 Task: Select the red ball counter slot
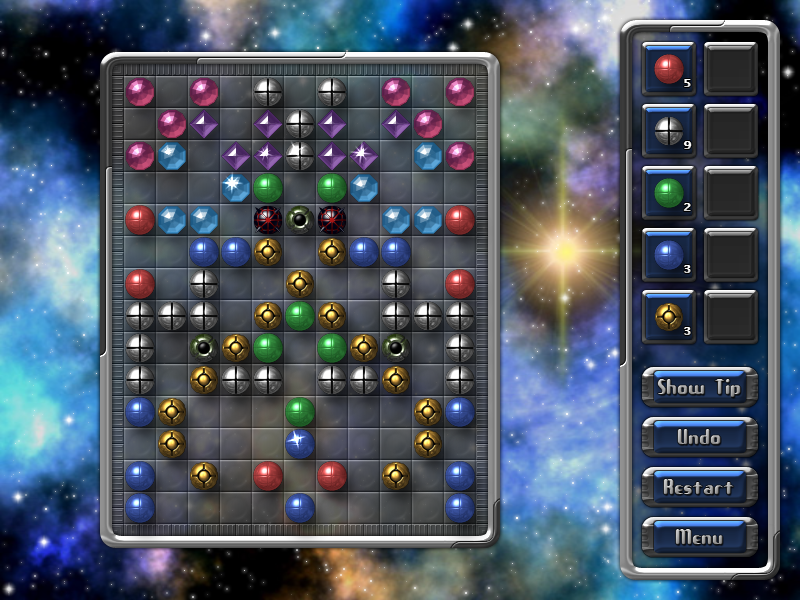pyautogui.click(x=668, y=69)
